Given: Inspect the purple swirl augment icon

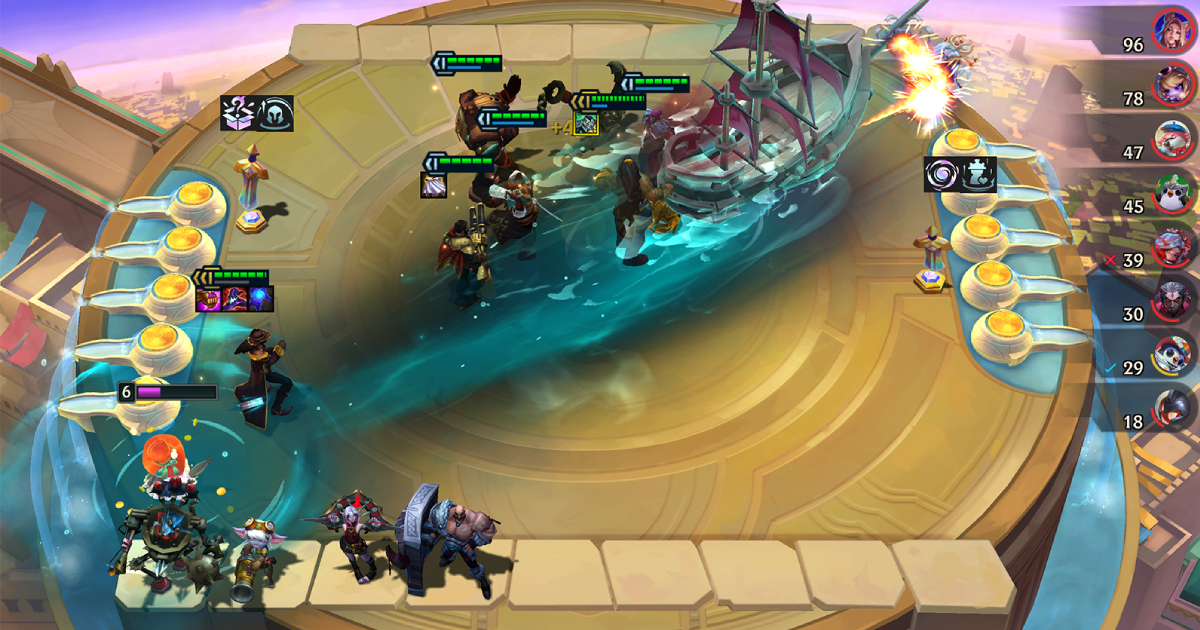Looking at the screenshot, I should click(942, 174).
